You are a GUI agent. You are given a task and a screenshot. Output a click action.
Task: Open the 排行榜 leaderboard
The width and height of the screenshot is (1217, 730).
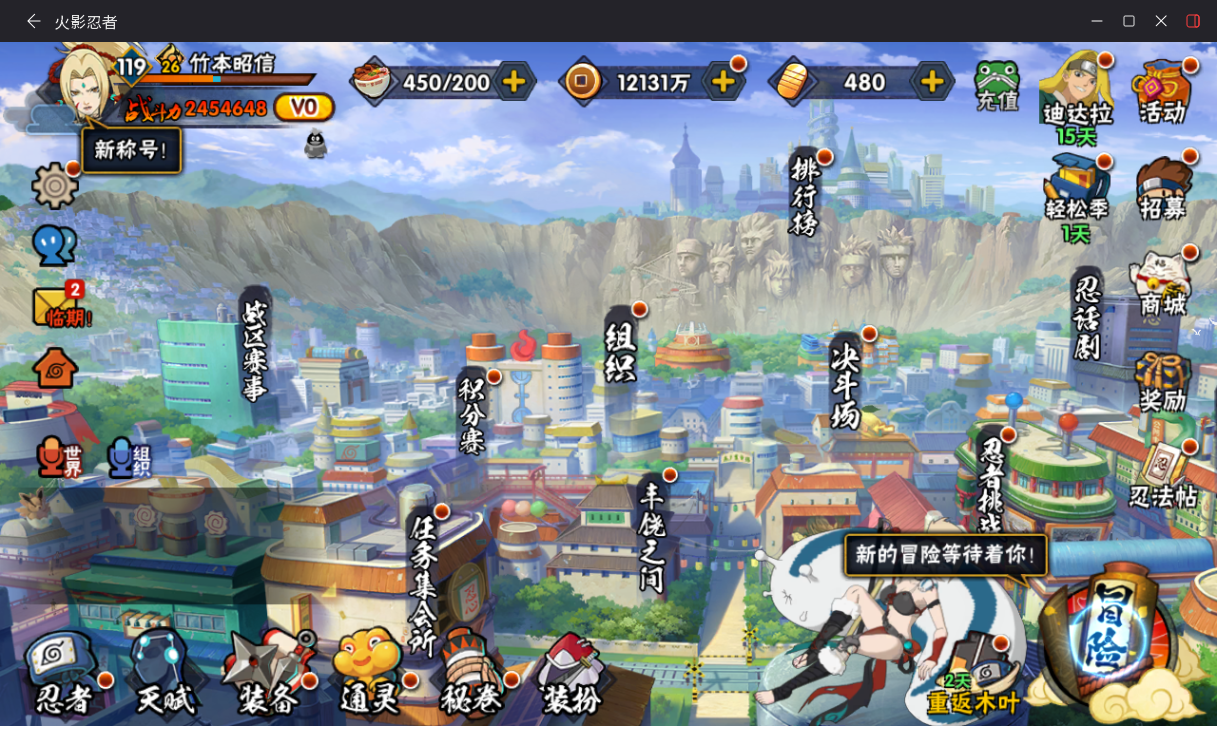click(x=804, y=195)
